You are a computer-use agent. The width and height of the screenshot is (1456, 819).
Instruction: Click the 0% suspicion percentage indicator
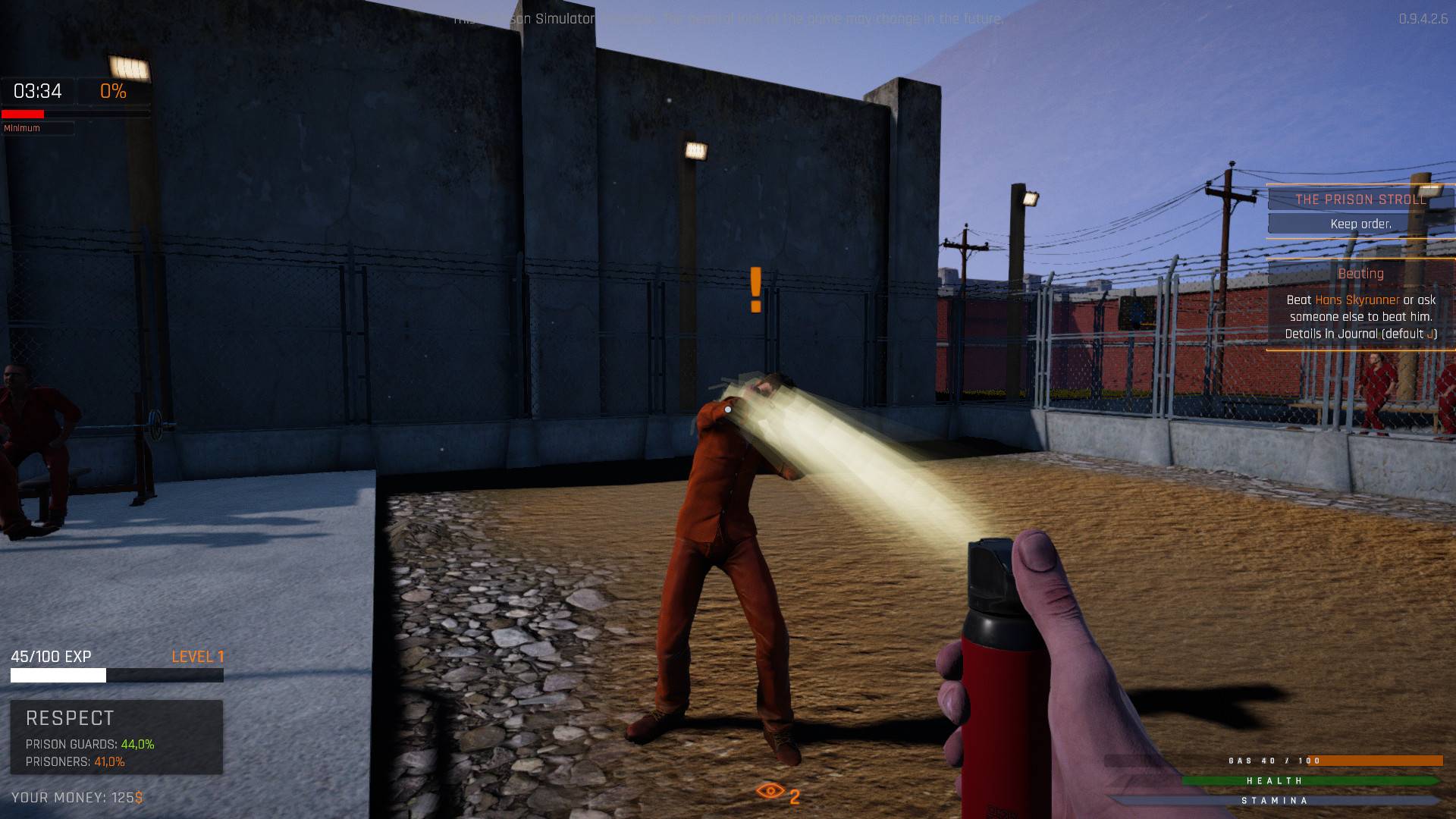pyautogui.click(x=111, y=93)
